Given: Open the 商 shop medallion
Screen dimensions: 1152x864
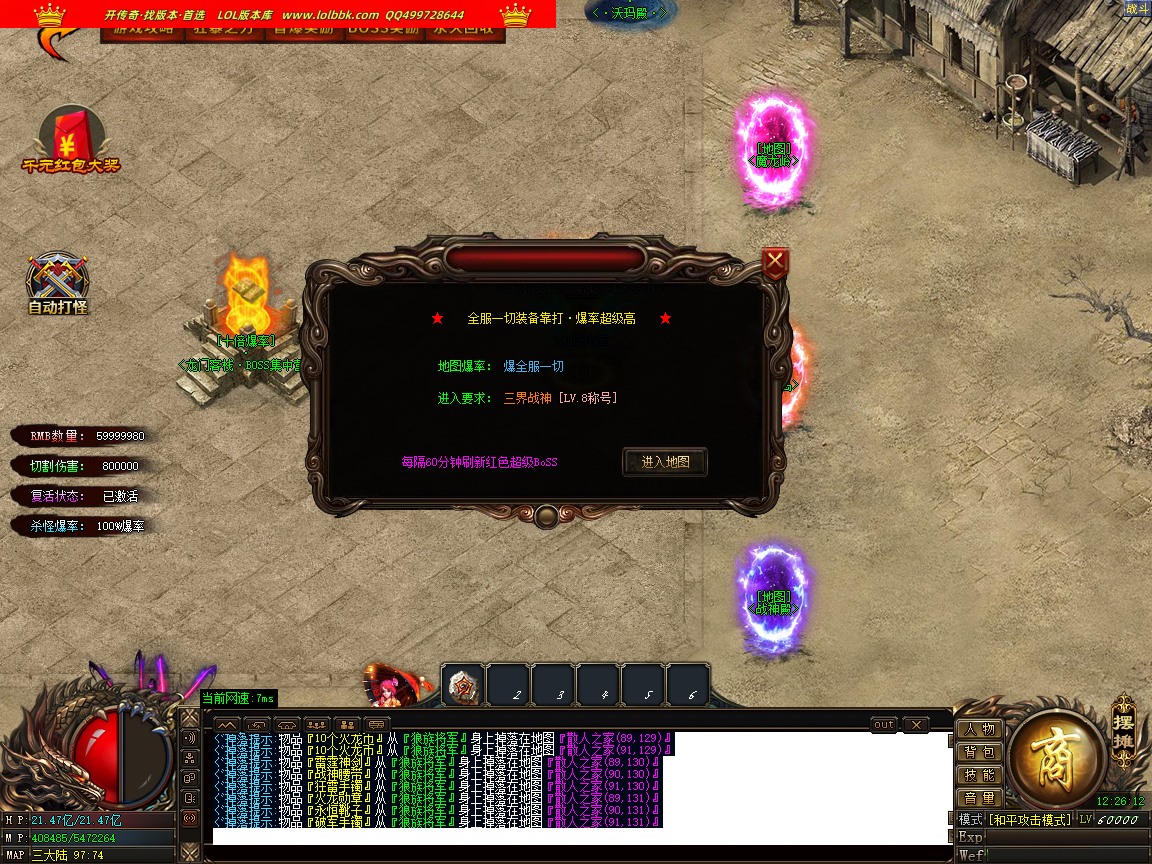Looking at the screenshot, I should [1056, 765].
